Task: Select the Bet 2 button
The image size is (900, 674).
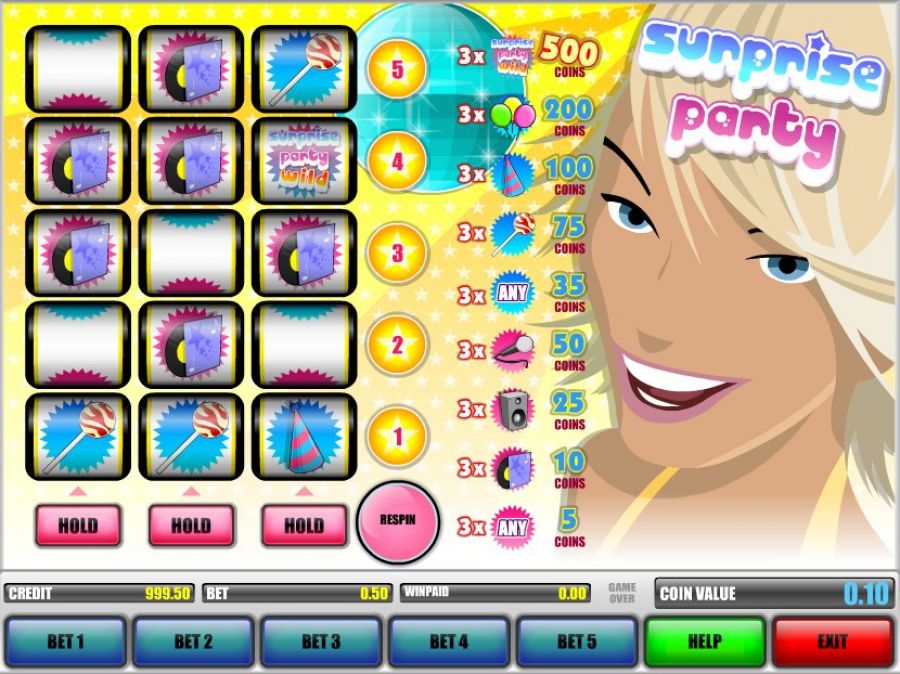Action: click(x=193, y=641)
